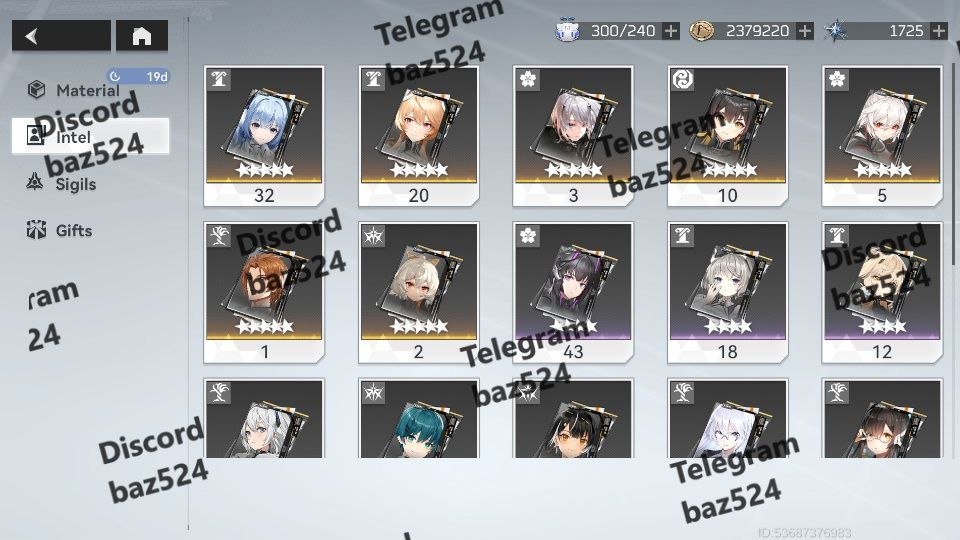Select the dark-haired intel card with 10
Screen dimensions: 960x540
[727, 135]
